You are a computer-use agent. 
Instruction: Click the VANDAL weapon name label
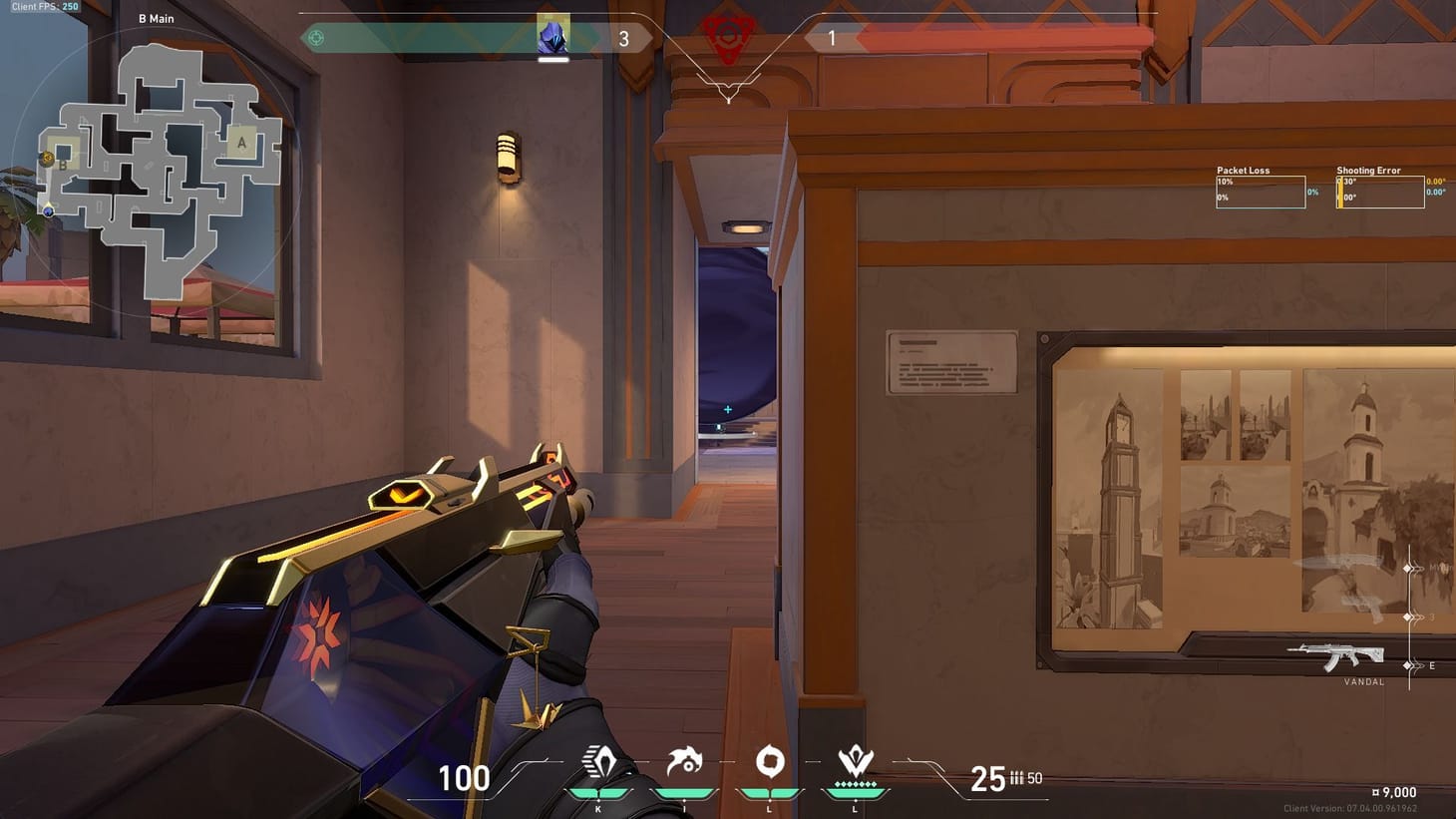point(1361,681)
